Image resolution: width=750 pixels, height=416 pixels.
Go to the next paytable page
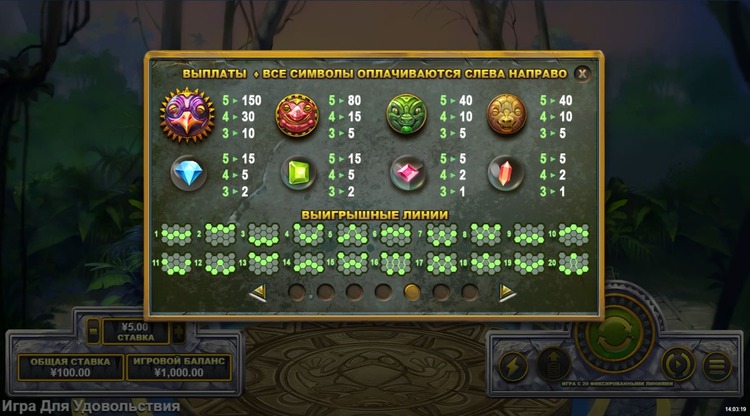[508, 292]
